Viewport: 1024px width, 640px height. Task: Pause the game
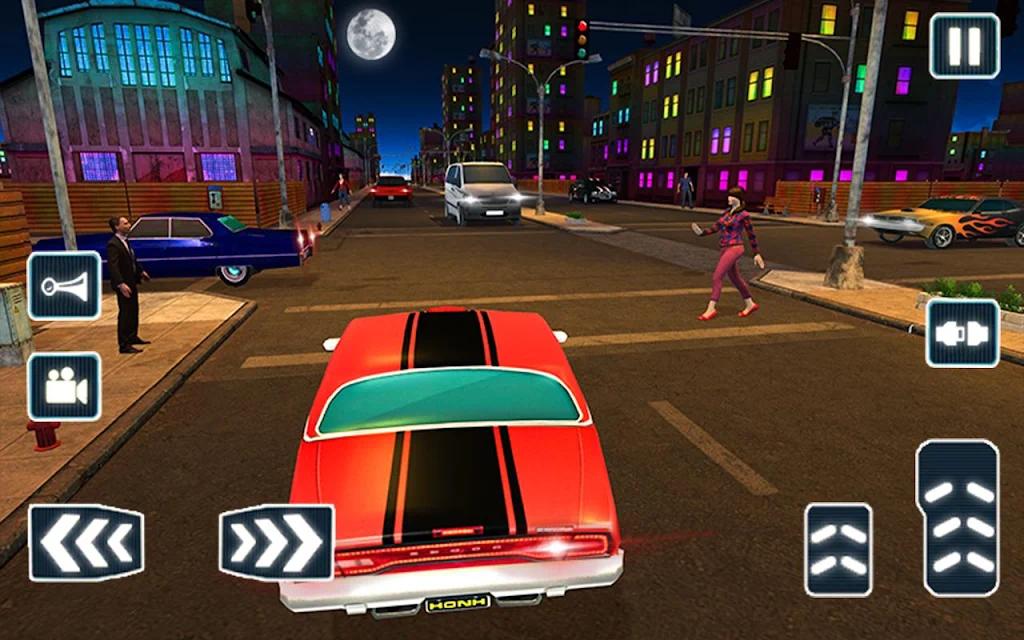tap(964, 47)
